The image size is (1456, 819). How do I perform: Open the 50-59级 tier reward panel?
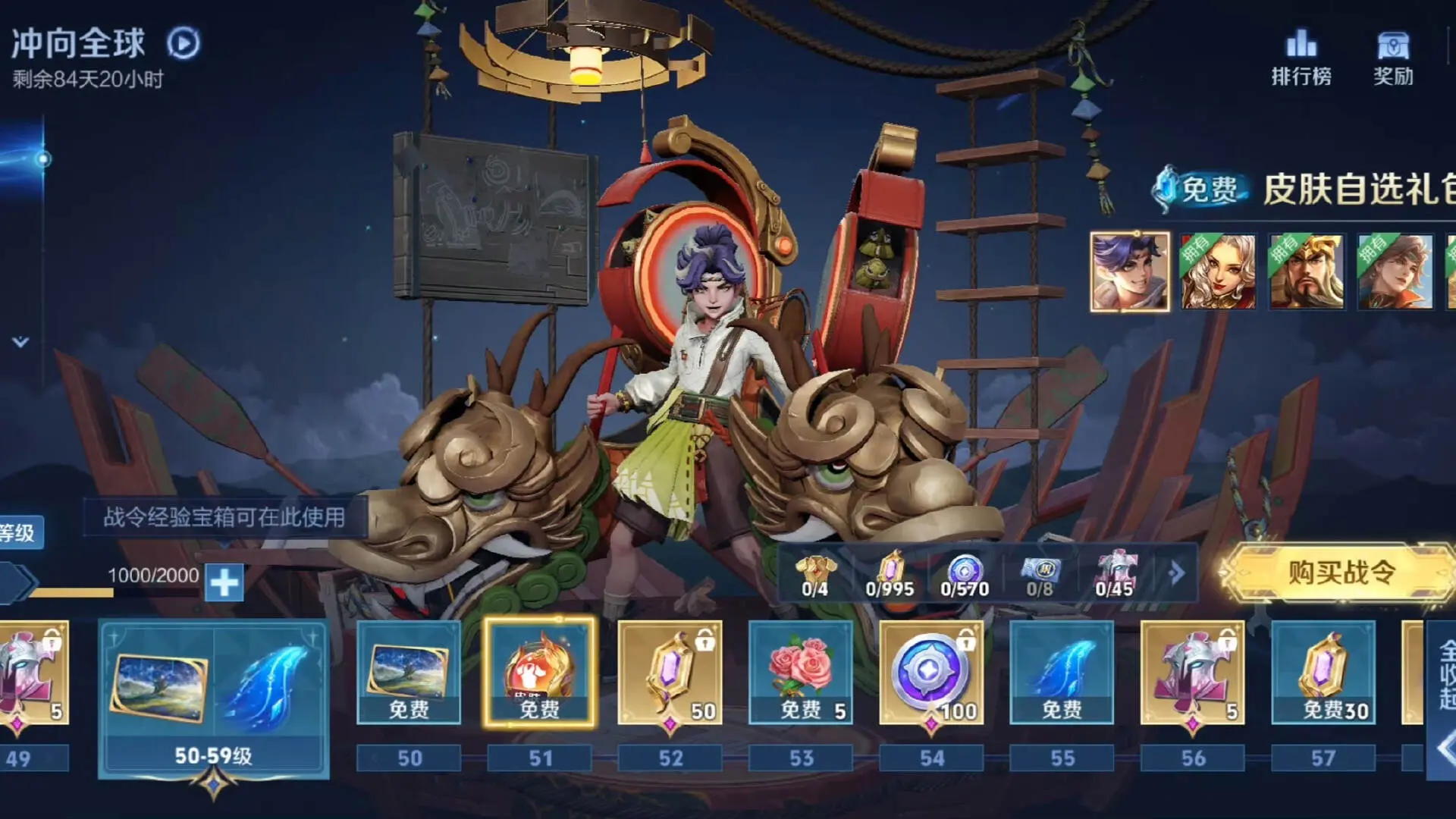coord(214,698)
